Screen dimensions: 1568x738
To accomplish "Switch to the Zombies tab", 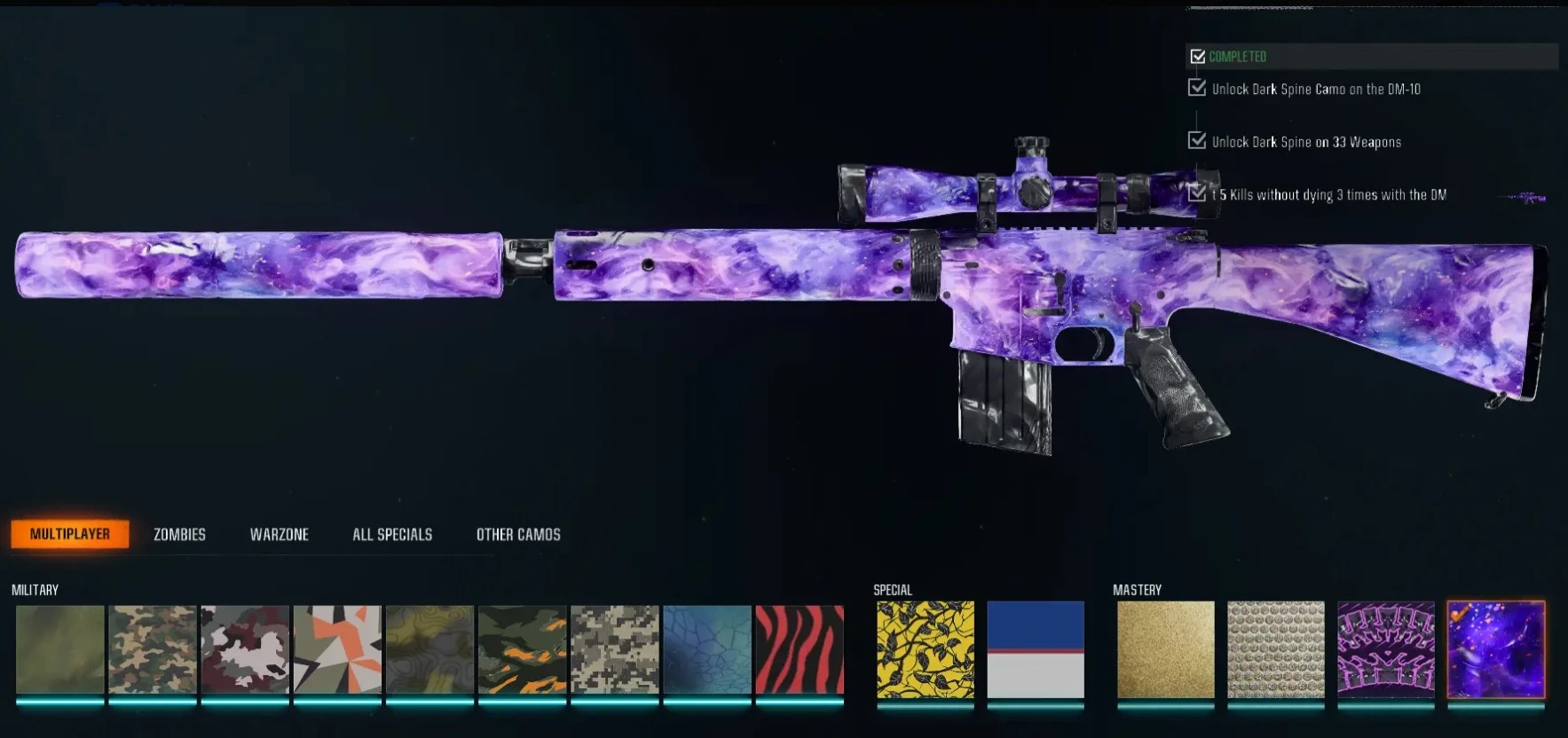I will (x=177, y=534).
